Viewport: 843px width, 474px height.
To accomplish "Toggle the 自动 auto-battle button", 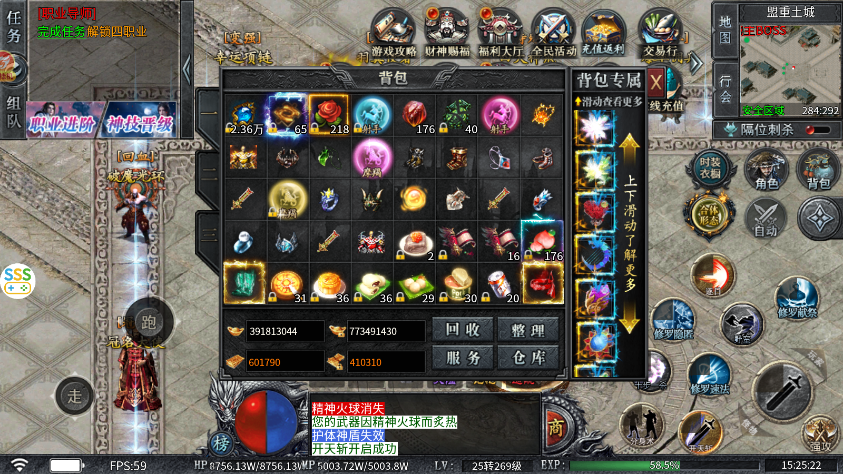I will (767, 218).
